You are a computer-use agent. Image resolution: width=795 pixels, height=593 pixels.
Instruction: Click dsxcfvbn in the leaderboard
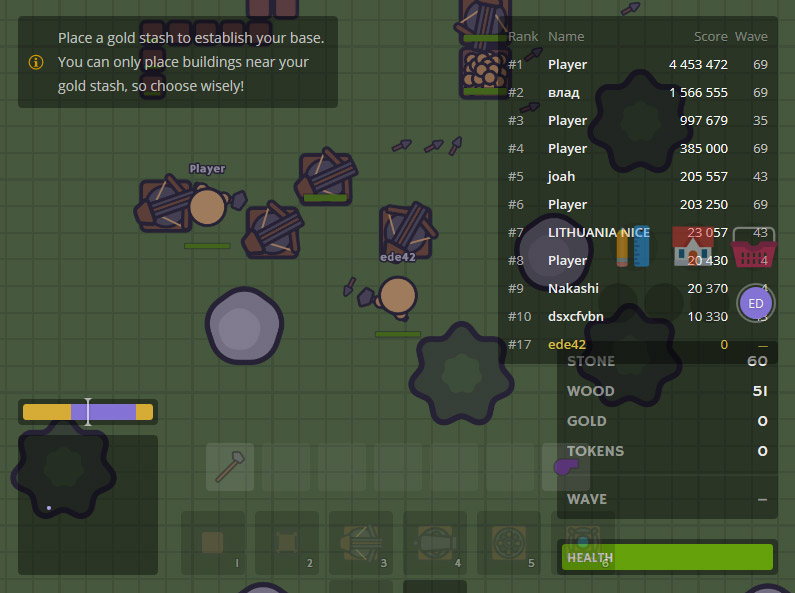point(637,317)
